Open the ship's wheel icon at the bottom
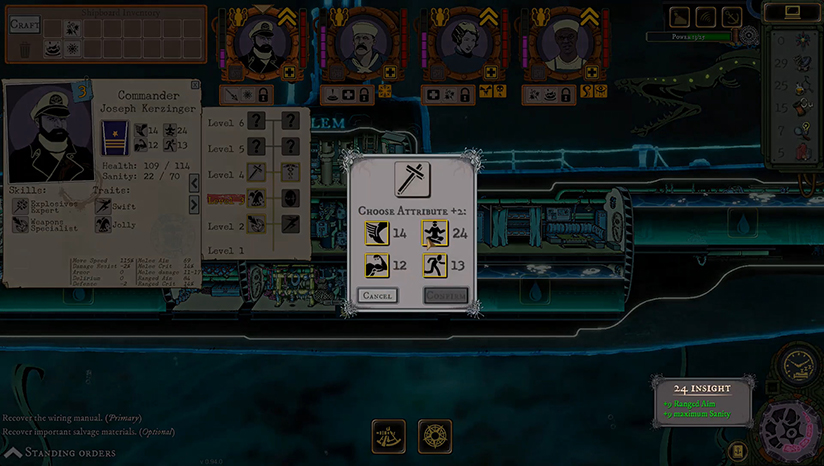Image resolution: width=824 pixels, height=466 pixels. point(435,436)
